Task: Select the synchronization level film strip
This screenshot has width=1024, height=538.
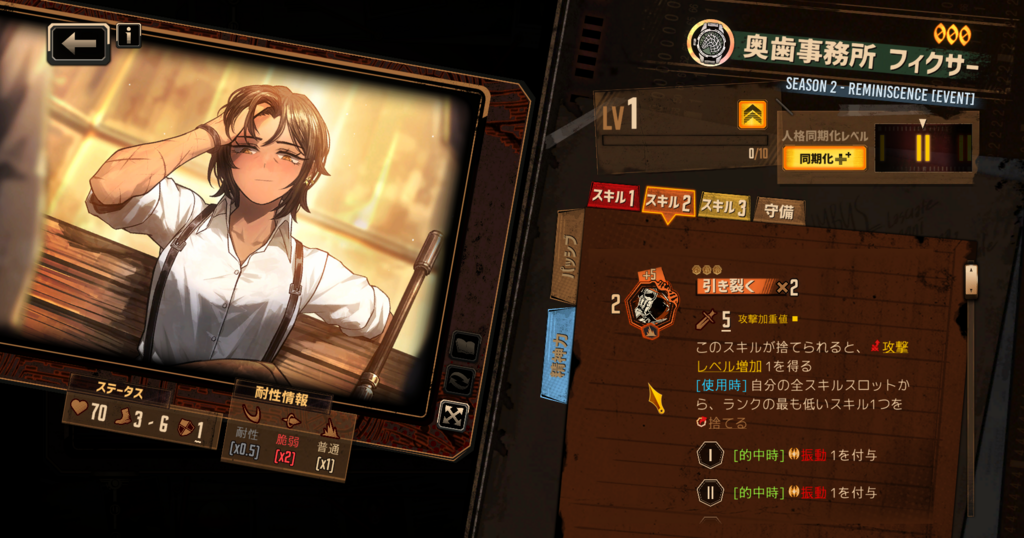Action: click(x=922, y=148)
